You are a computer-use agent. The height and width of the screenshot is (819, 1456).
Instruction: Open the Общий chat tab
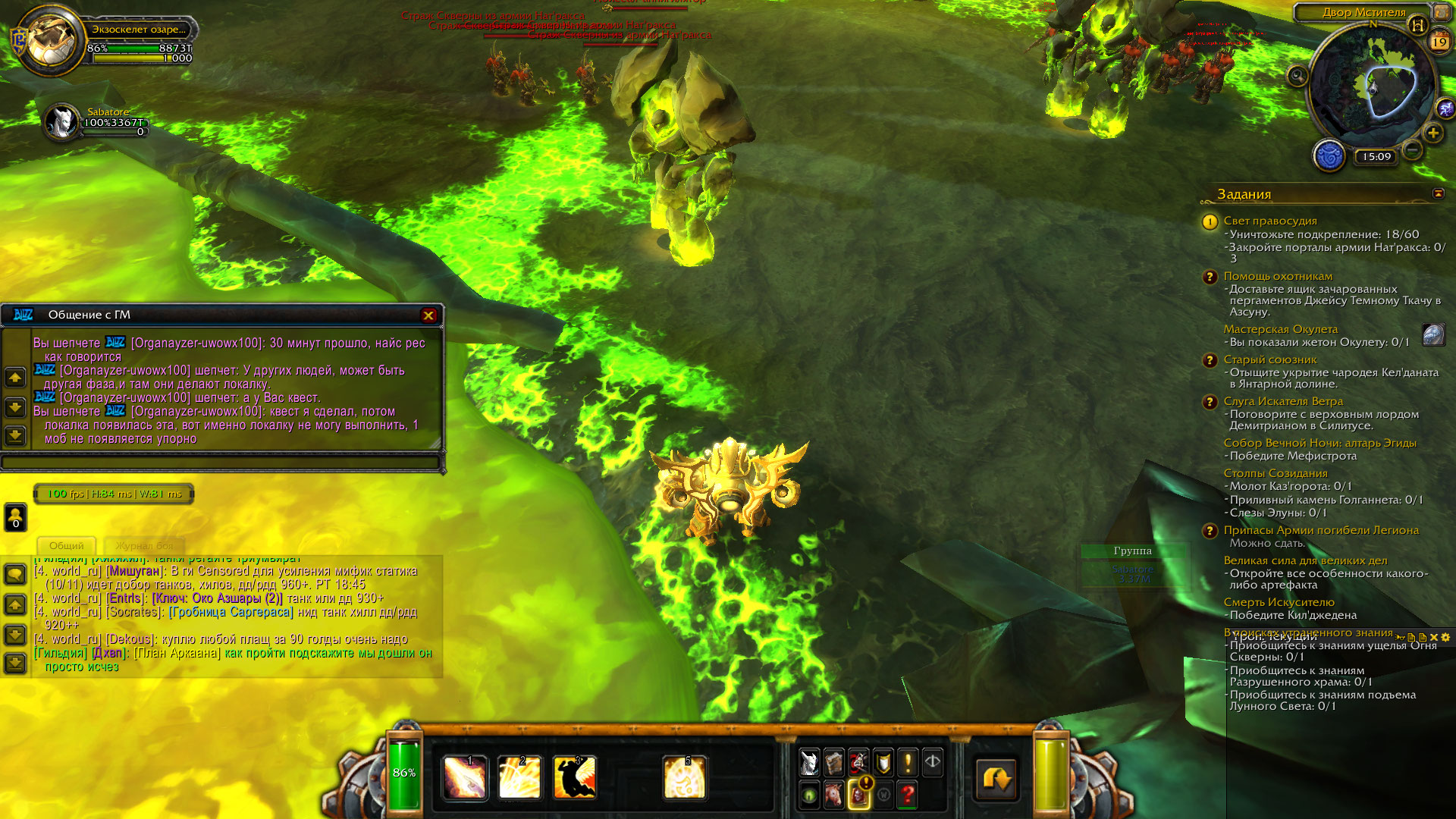pyautogui.click(x=67, y=546)
